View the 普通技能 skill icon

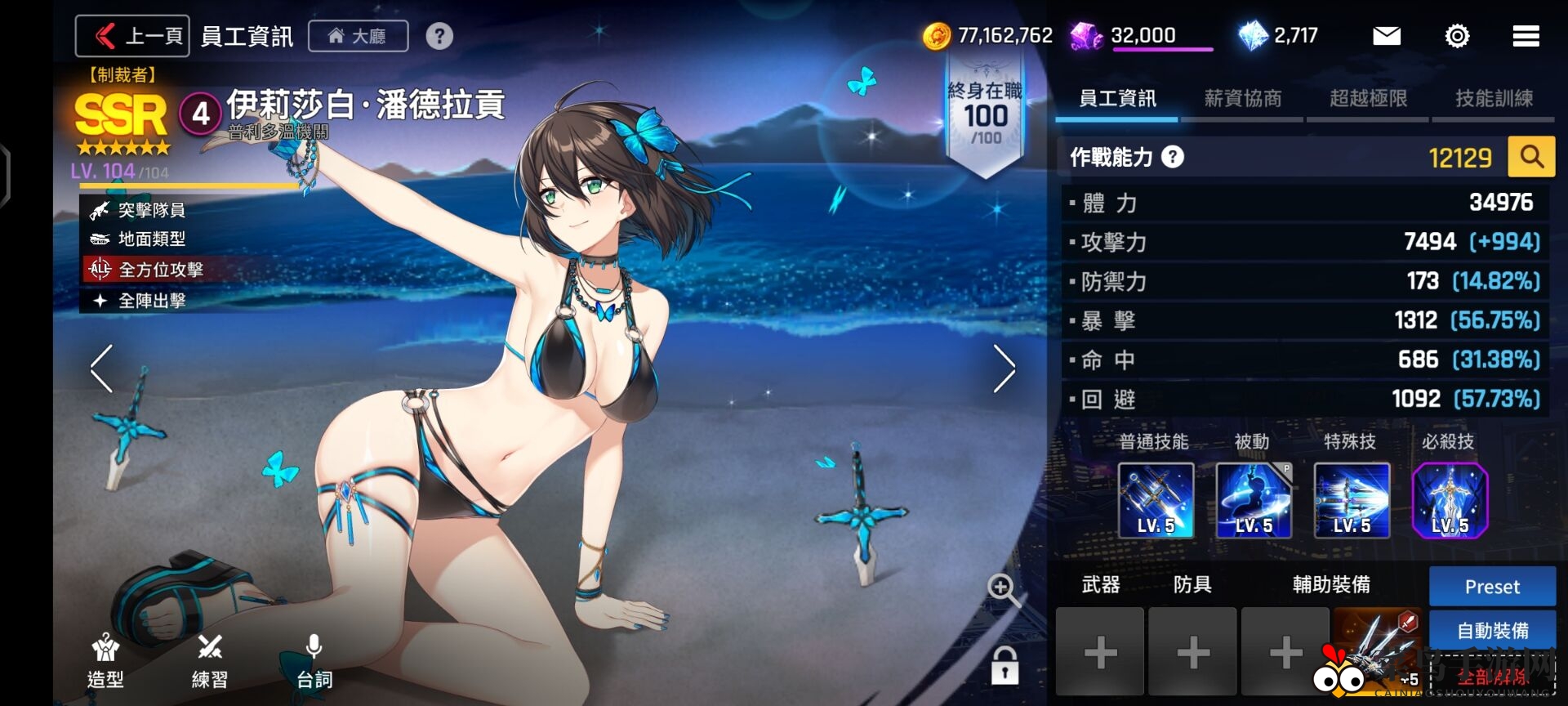pyautogui.click(x=1156, y=500)
